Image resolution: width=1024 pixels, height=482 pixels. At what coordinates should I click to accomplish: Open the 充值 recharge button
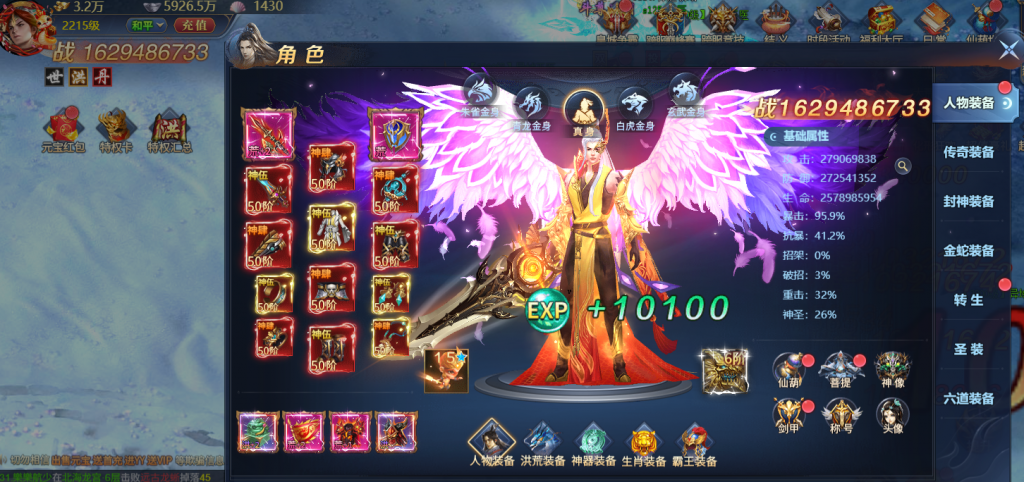pos(196,24)
